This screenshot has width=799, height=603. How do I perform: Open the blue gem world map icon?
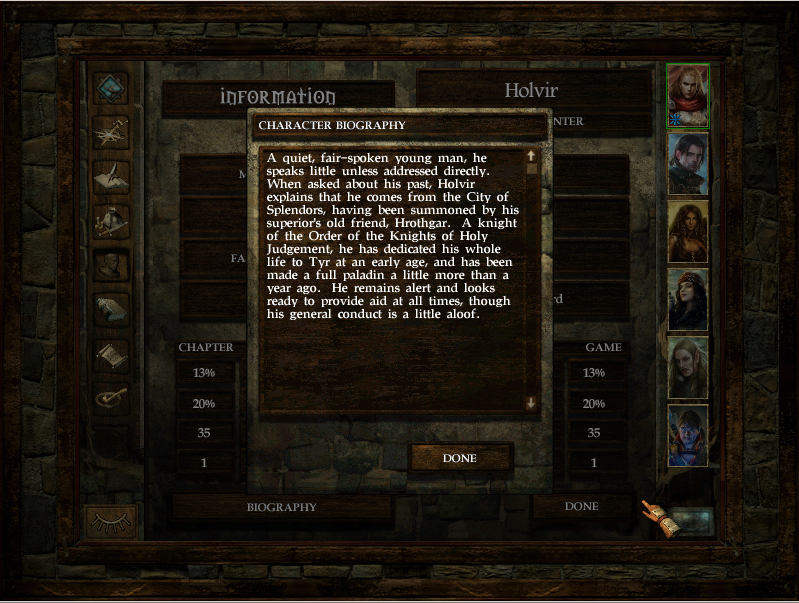click(111, 88)
